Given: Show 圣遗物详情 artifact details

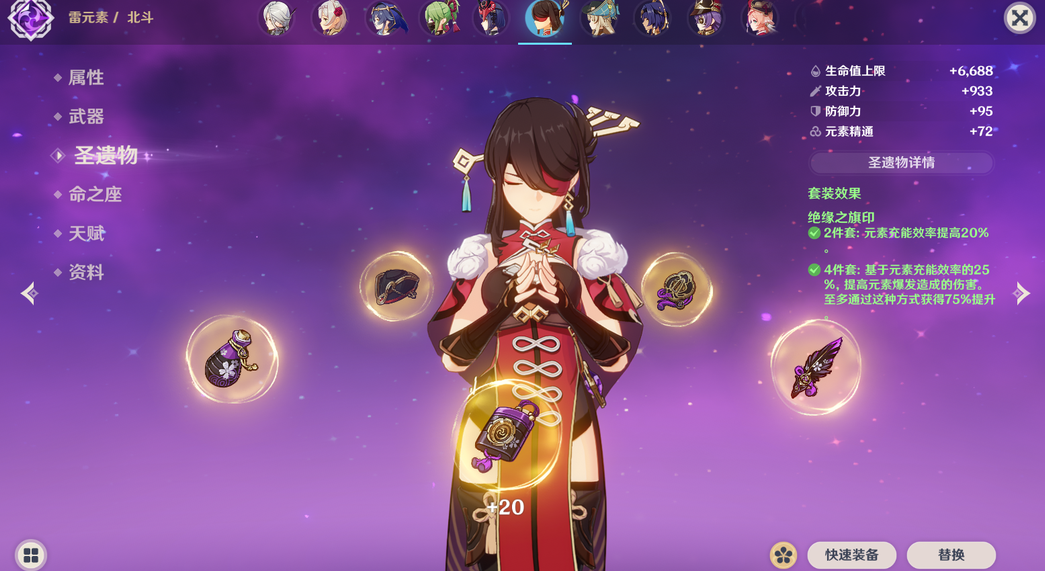Looking at the screenshot, I should point(900,162).
